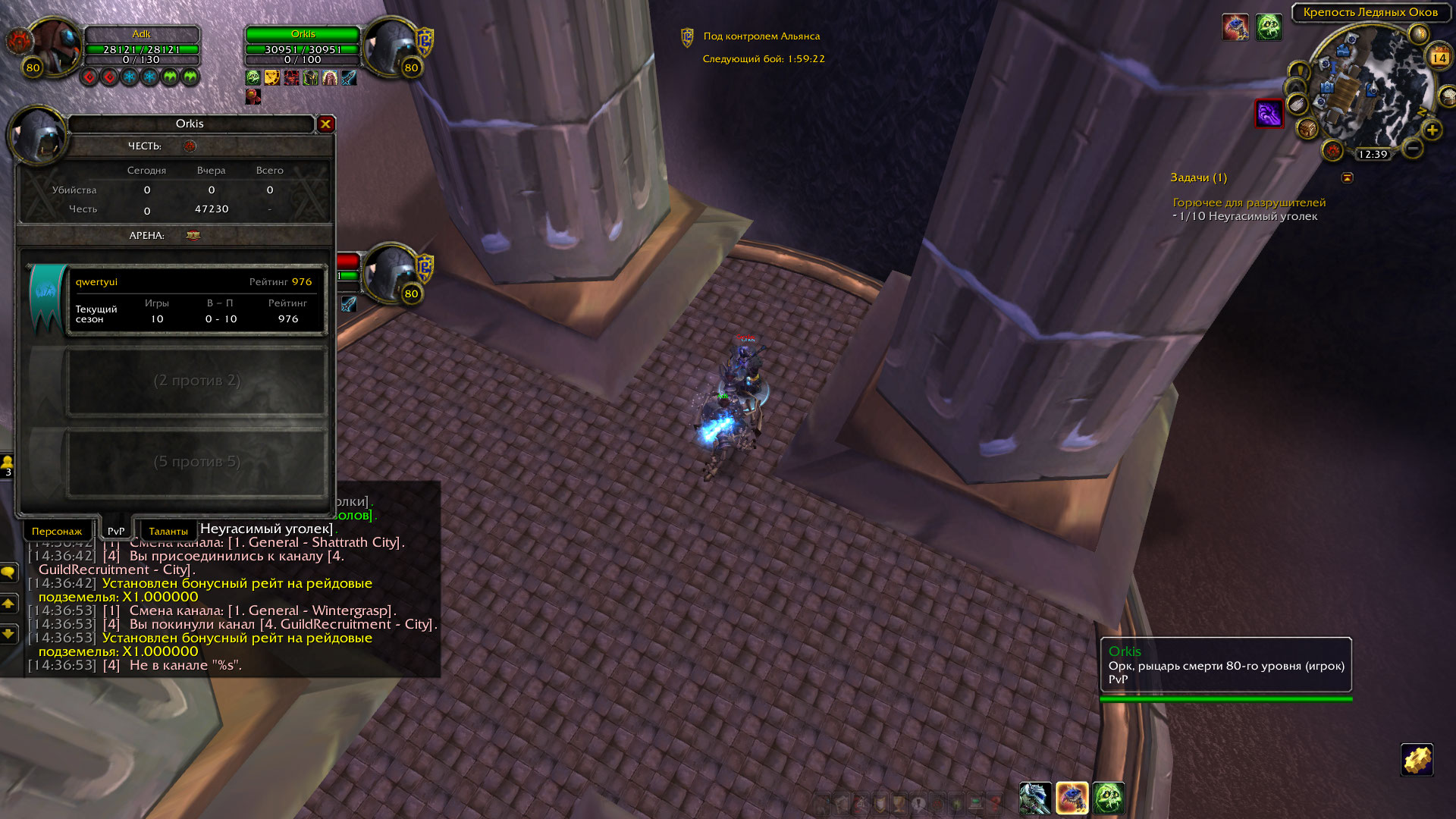Screen dimensions: 1456x819
Task: Click the chat scroll-down arrow button
Action: click(x=8, y=633)
